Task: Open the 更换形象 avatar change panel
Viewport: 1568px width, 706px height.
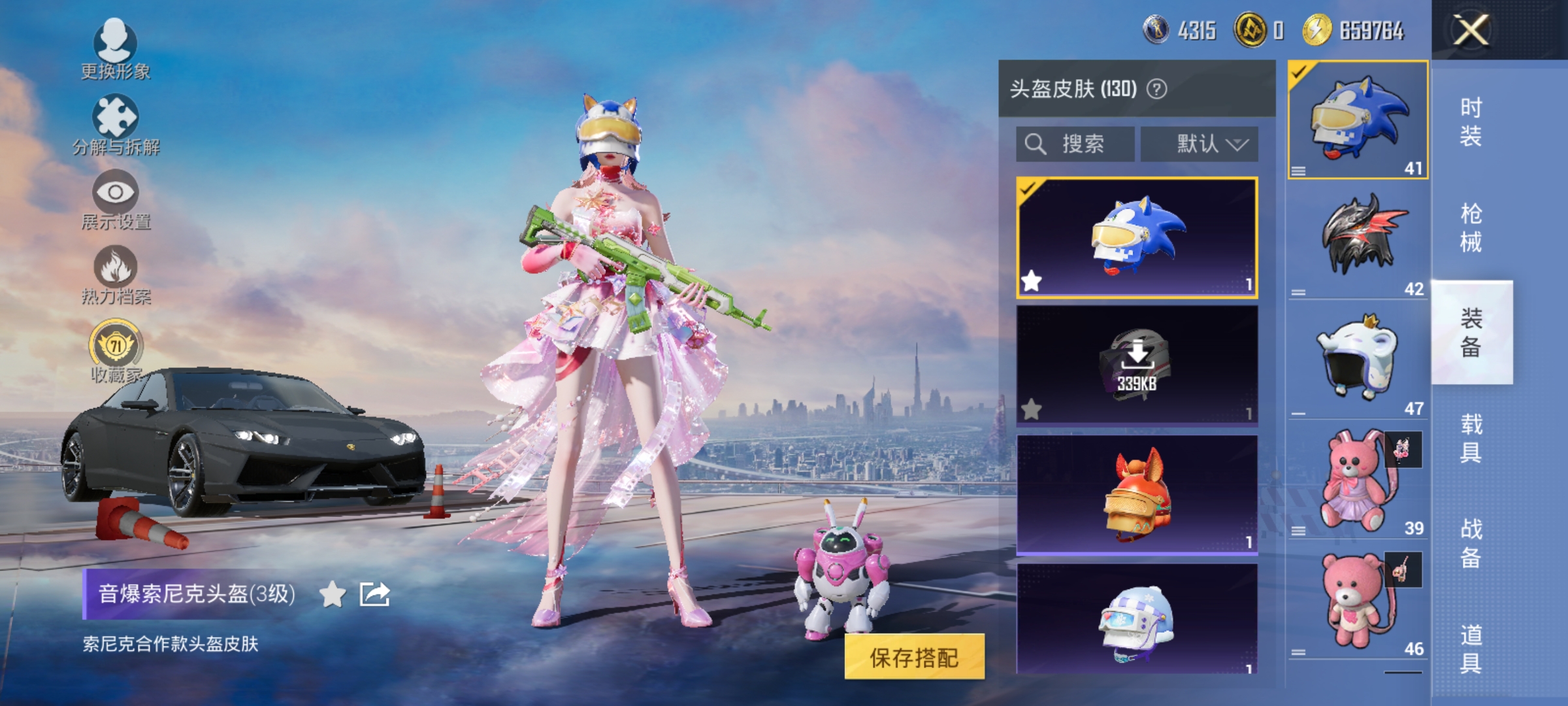Action: [114, 49]
